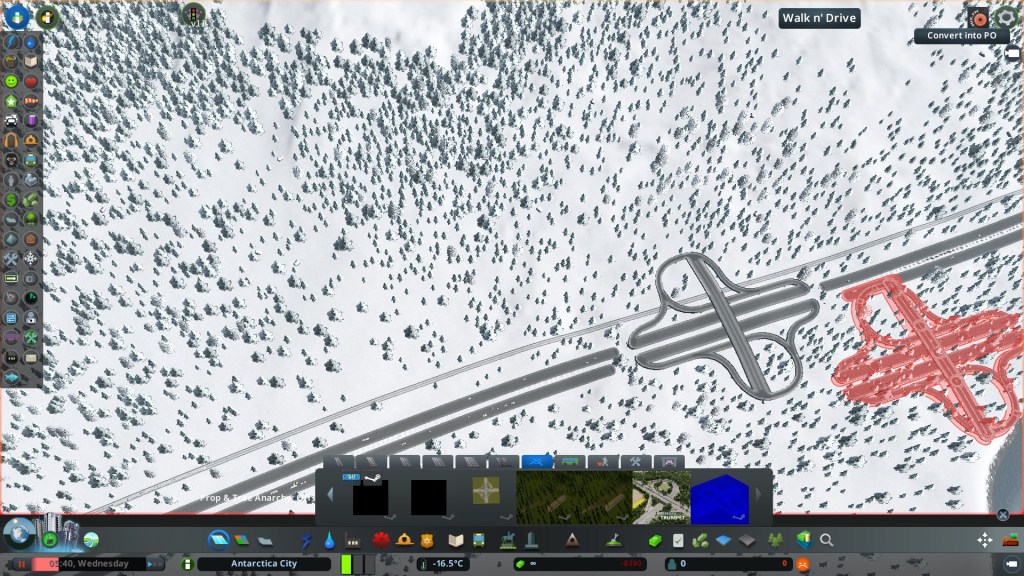Open the gear options menu
The width and height of the screenshot is (1024, 576).
tap(1006, 17)
